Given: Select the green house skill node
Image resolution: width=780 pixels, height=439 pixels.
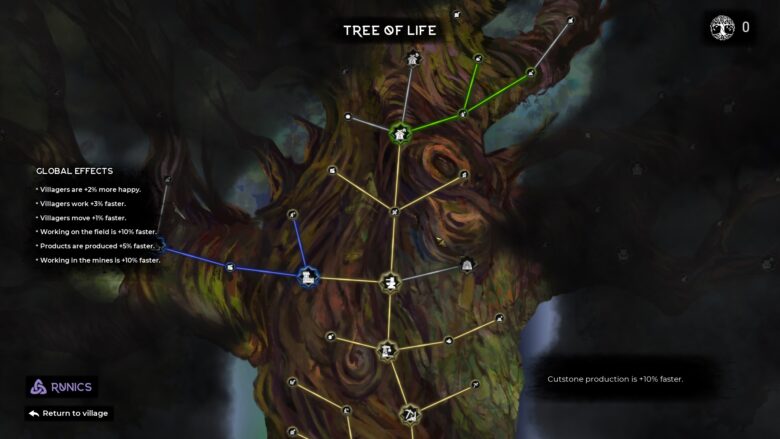Looking at the screenshot, I should pos(400,133).
